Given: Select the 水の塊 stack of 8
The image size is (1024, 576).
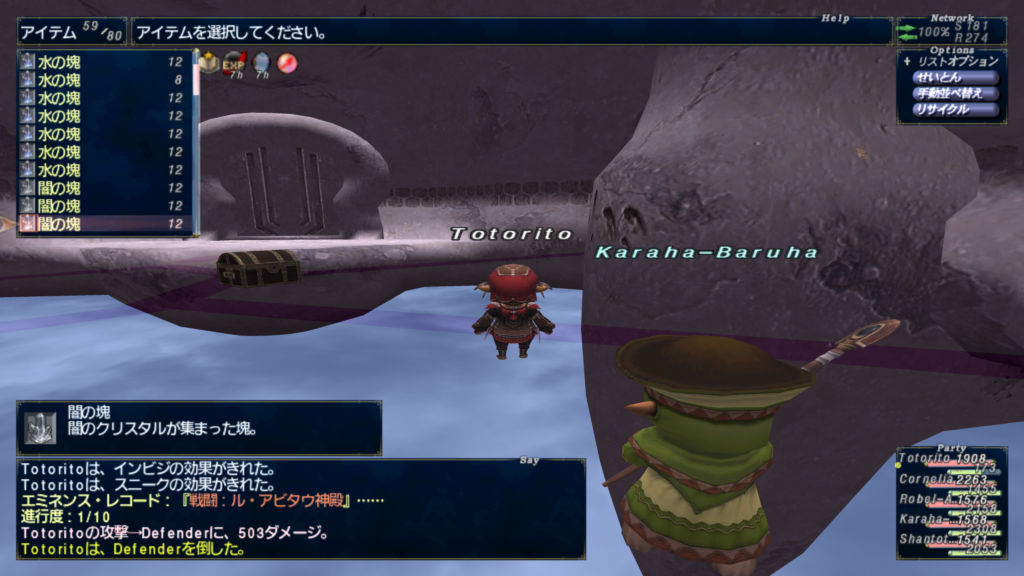Looking at the screenshot, I should [100, 80].
